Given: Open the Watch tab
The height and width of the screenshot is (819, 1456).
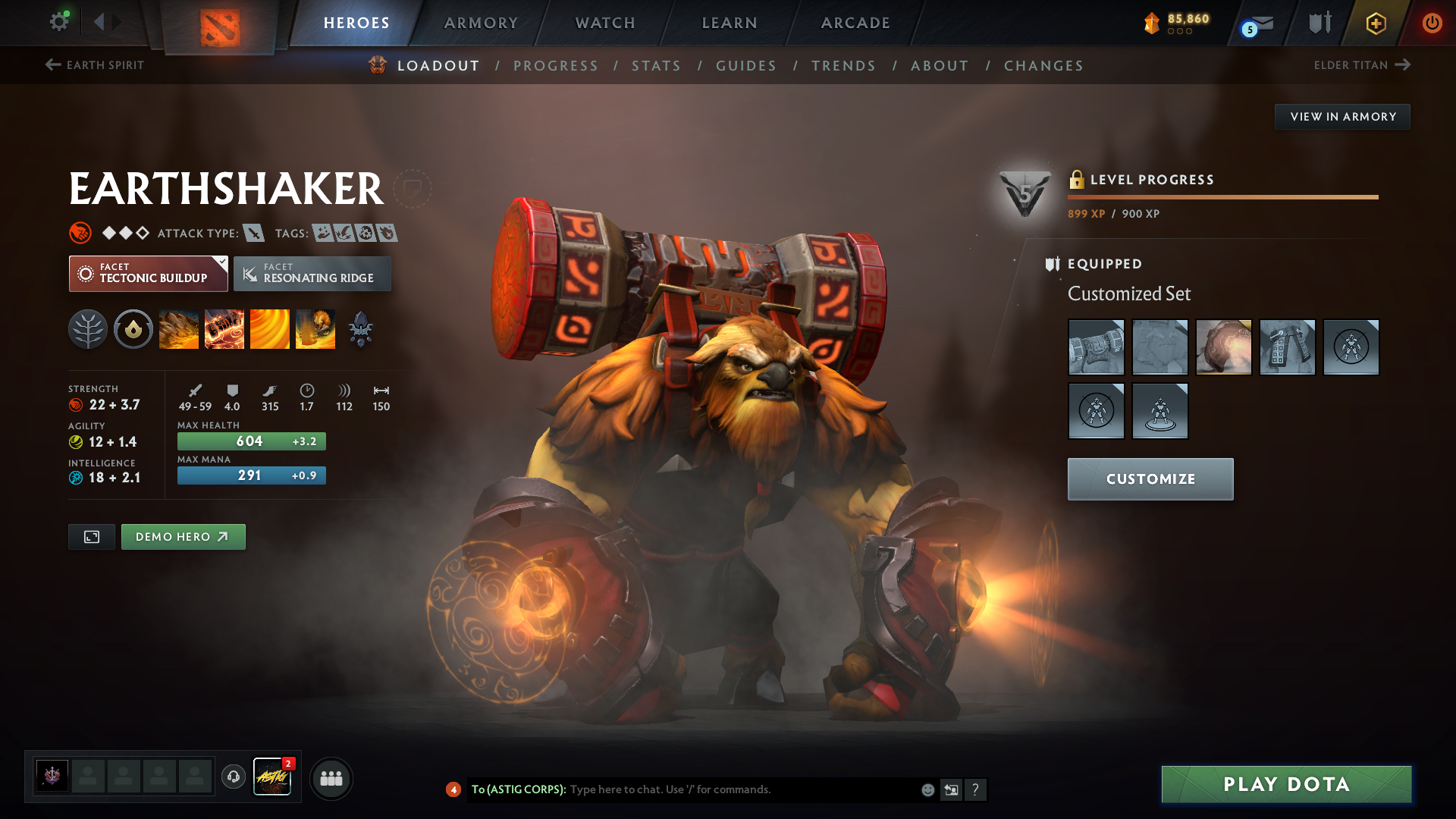Looking at the screenshot, I should pyautogui.click(x=605, y=23).
